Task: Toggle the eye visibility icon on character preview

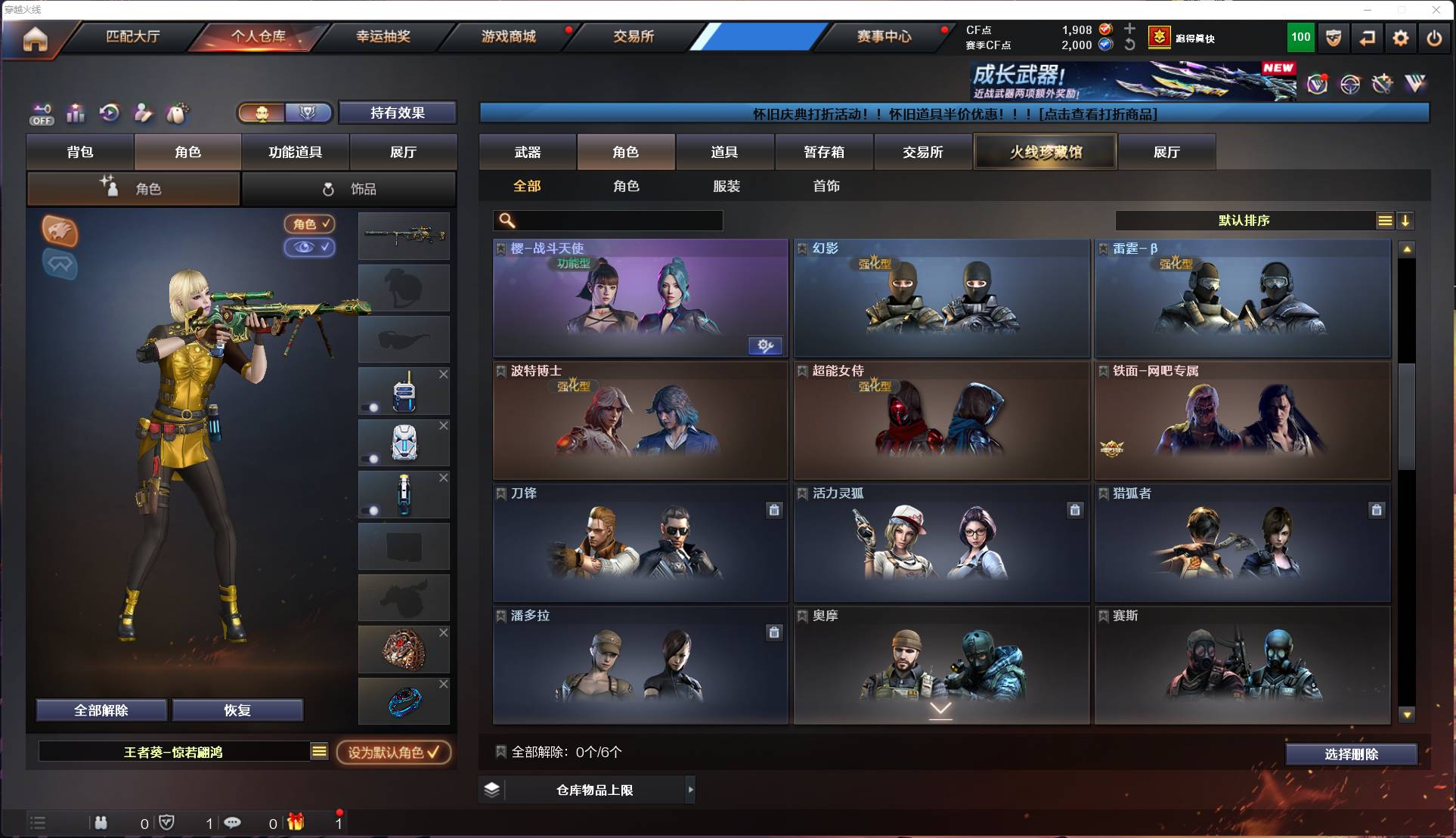Action: [309, 248]
